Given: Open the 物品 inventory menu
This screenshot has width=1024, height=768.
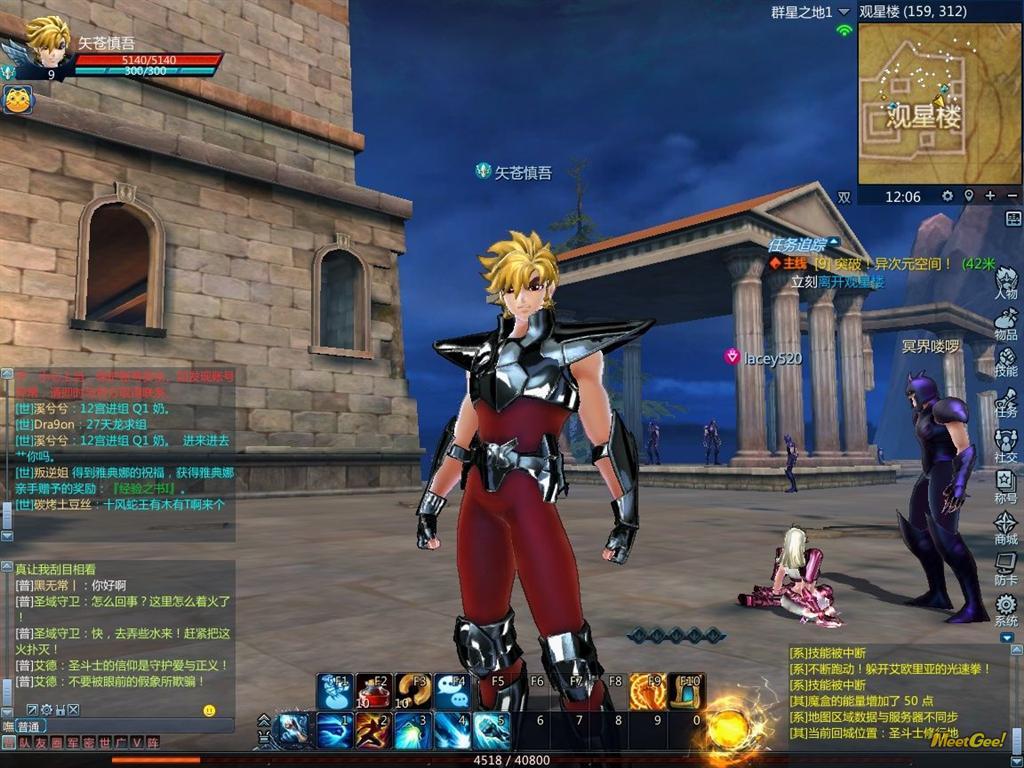Looking at the screenshot, I should tap(1006, 322).
